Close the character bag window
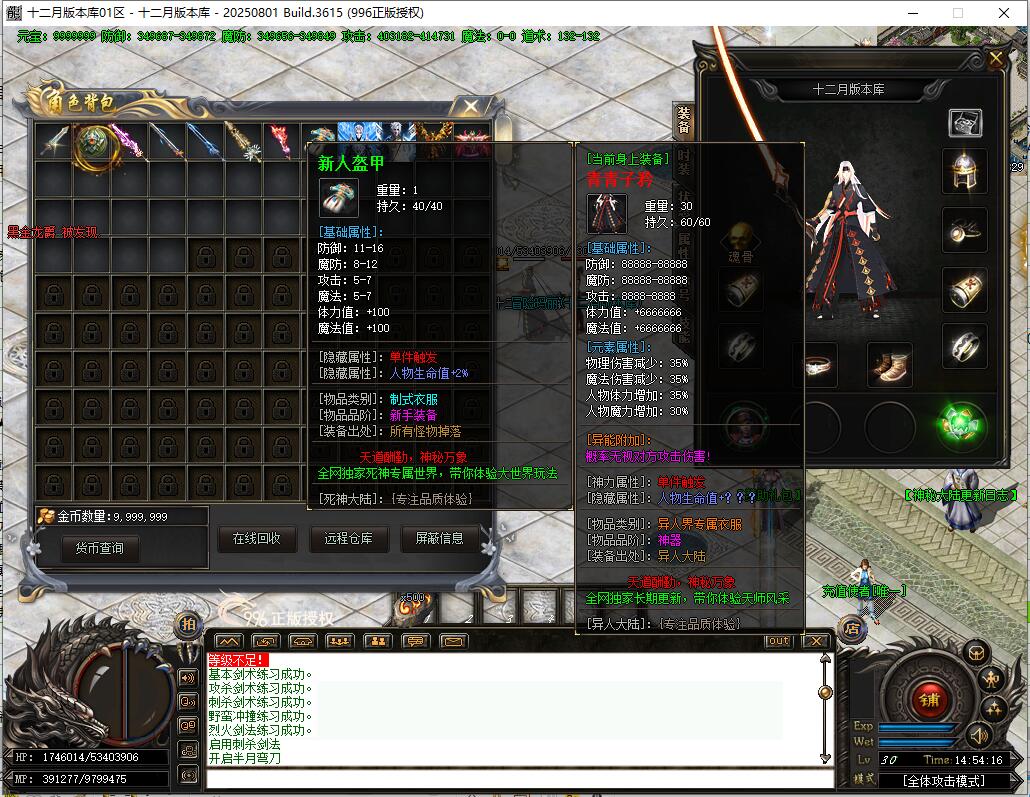 coord(469,107)
